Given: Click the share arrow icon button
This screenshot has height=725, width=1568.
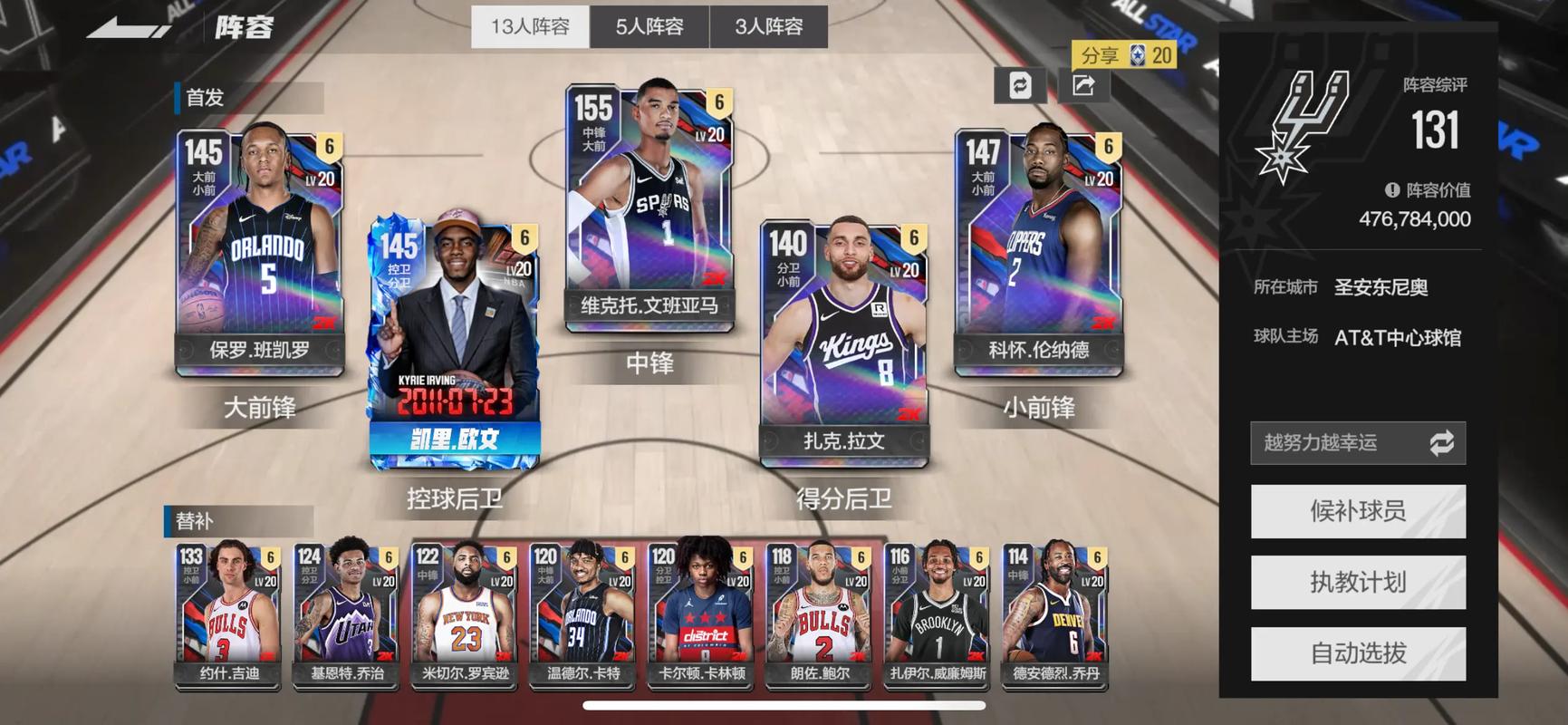Looking at the screenshot, I should [x=1083, y=85].
